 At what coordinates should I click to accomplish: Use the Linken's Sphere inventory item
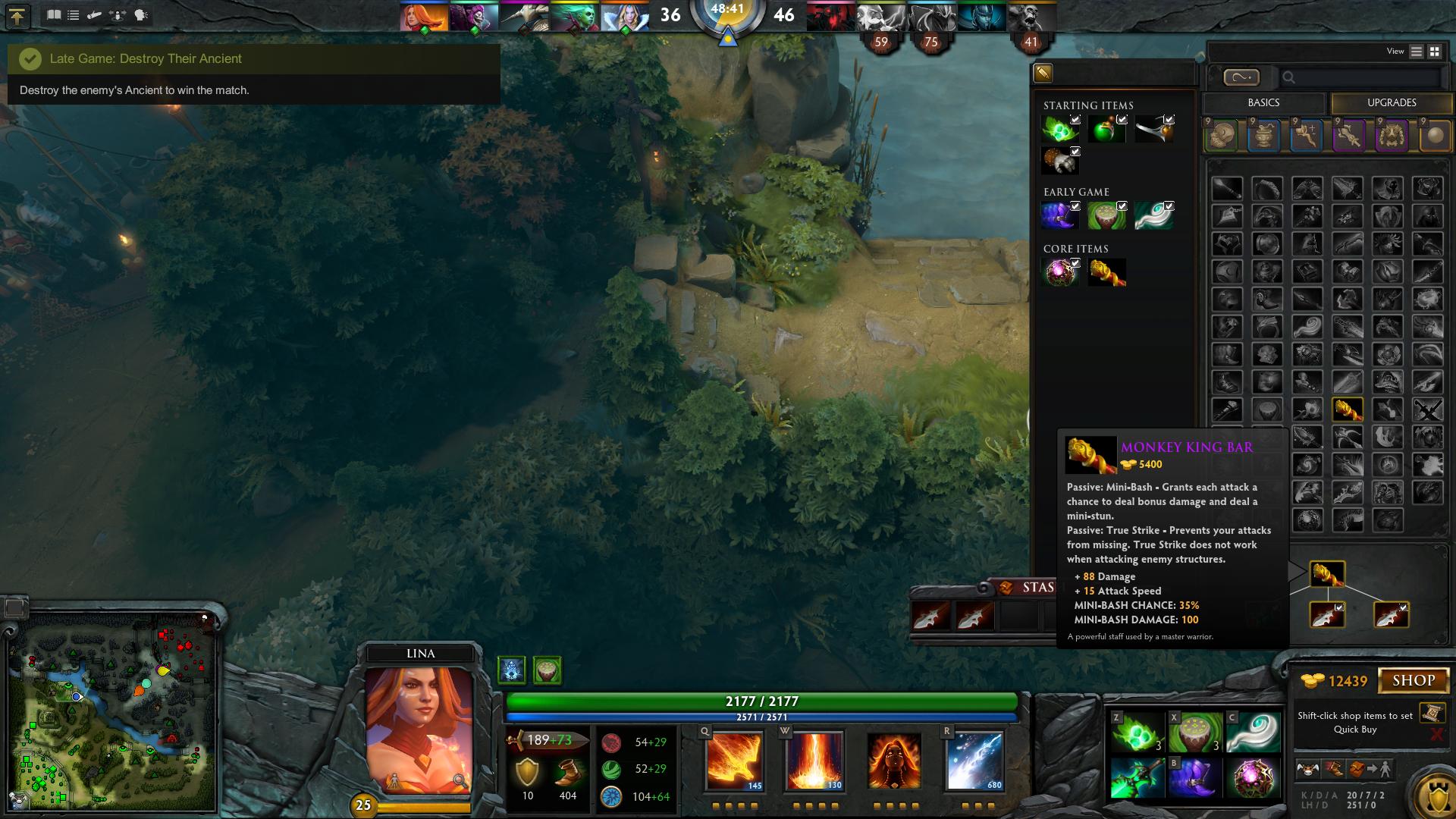(x=1253, y=779)
